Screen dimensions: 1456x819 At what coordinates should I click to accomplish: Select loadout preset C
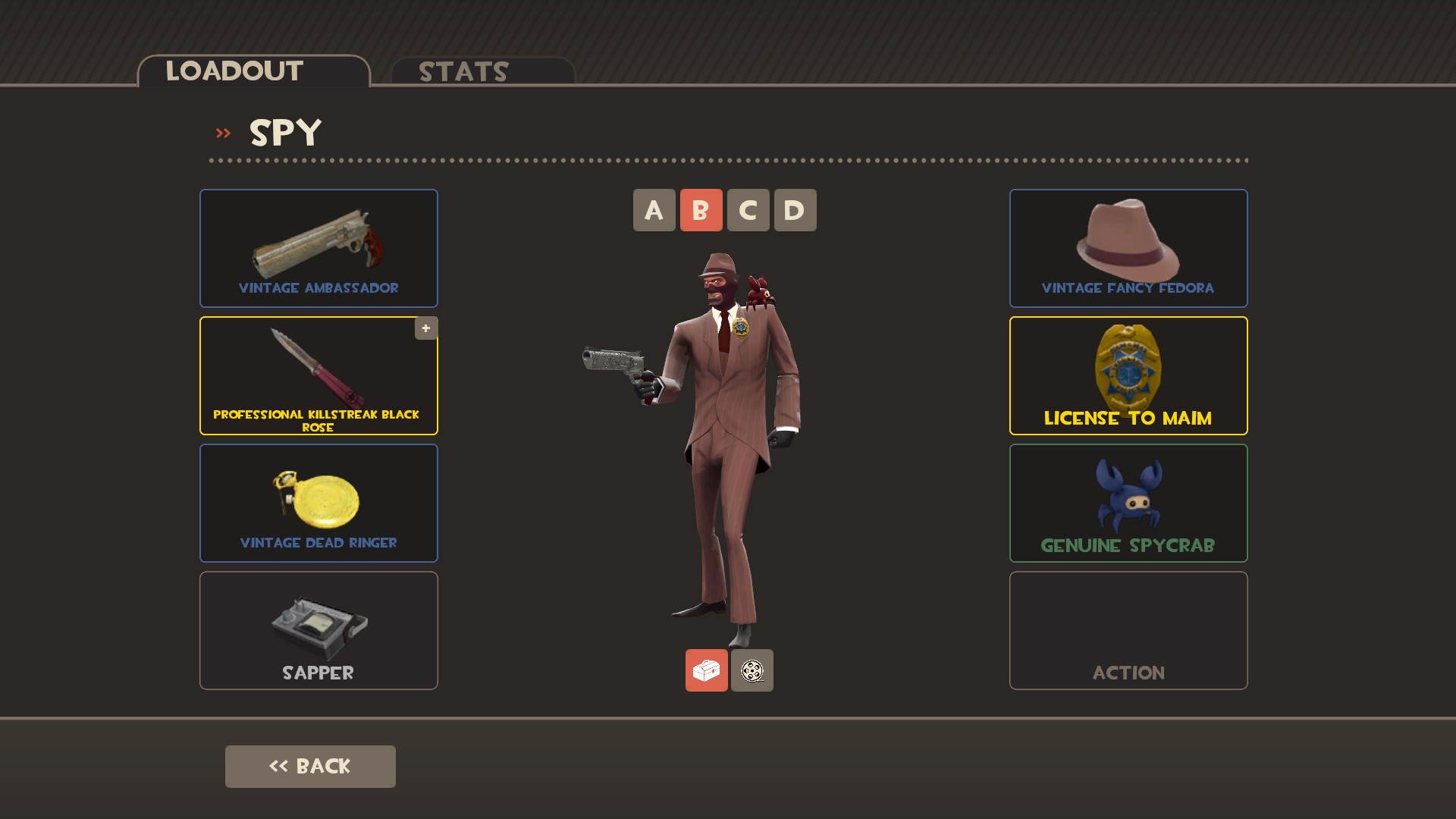[x=747, y=210]
